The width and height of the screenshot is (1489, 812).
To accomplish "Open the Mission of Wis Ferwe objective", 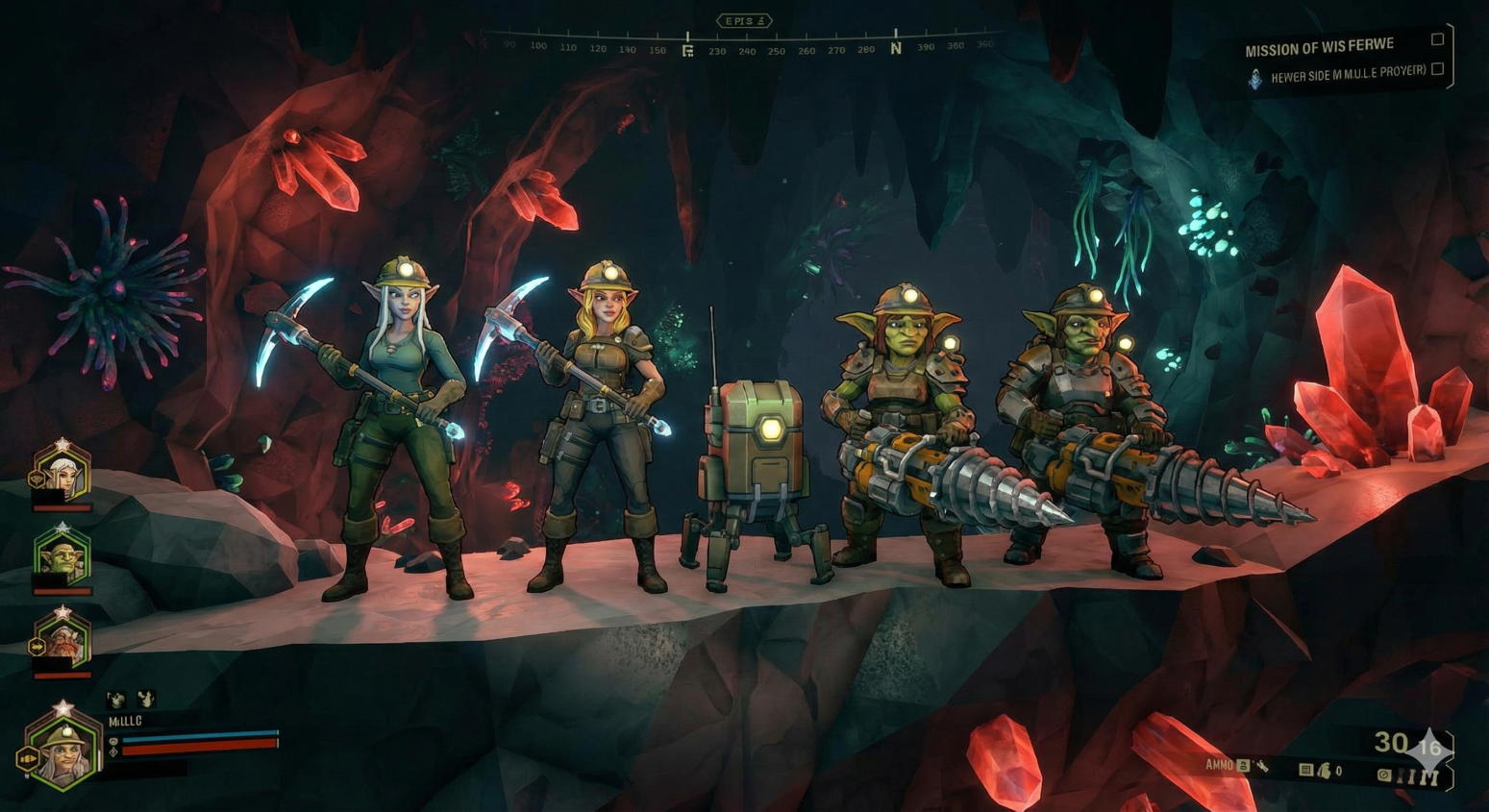I will point(1319,48).
